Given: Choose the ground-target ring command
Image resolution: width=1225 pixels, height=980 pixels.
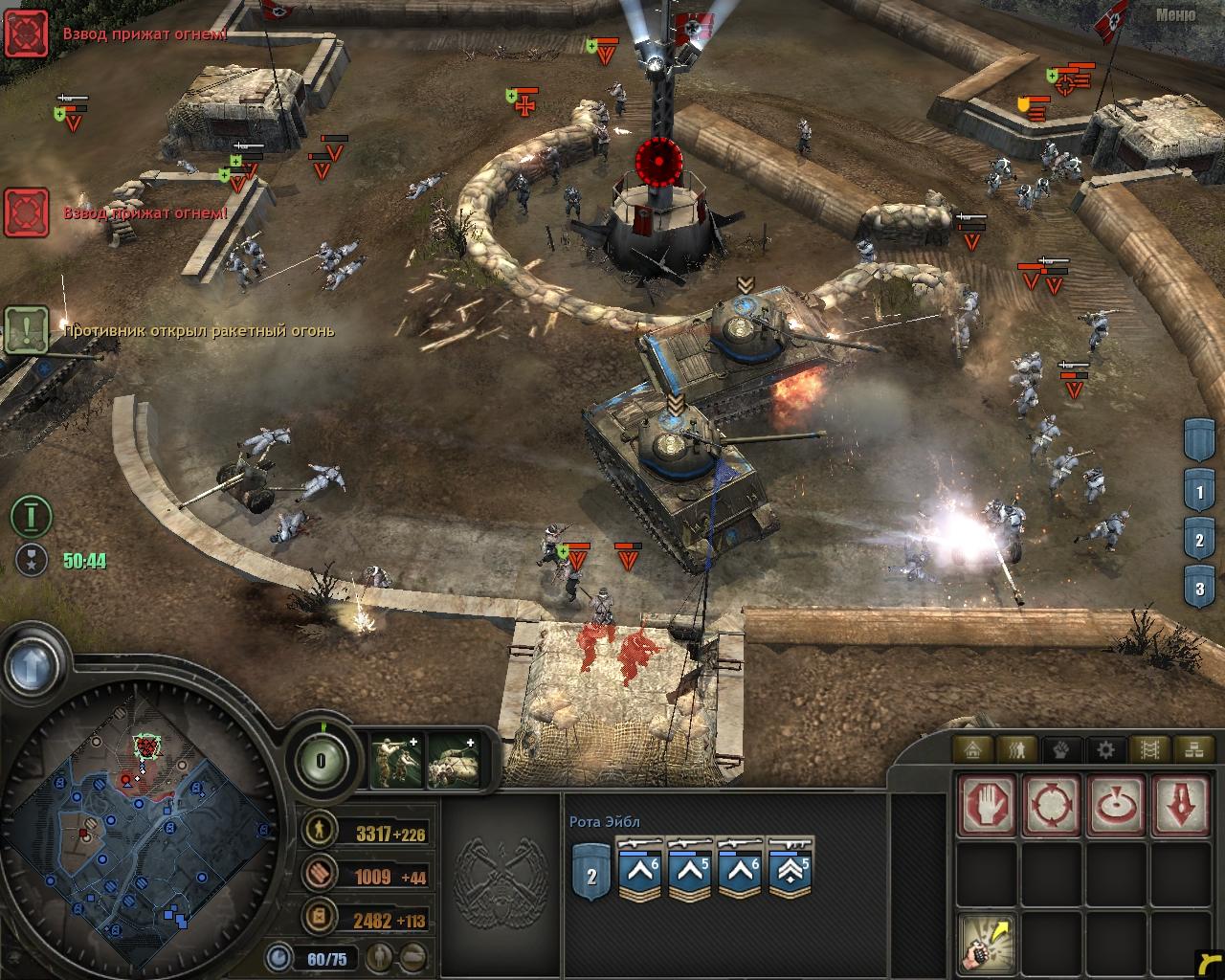Looking at the screenshot, I should tap(1116, 804).
